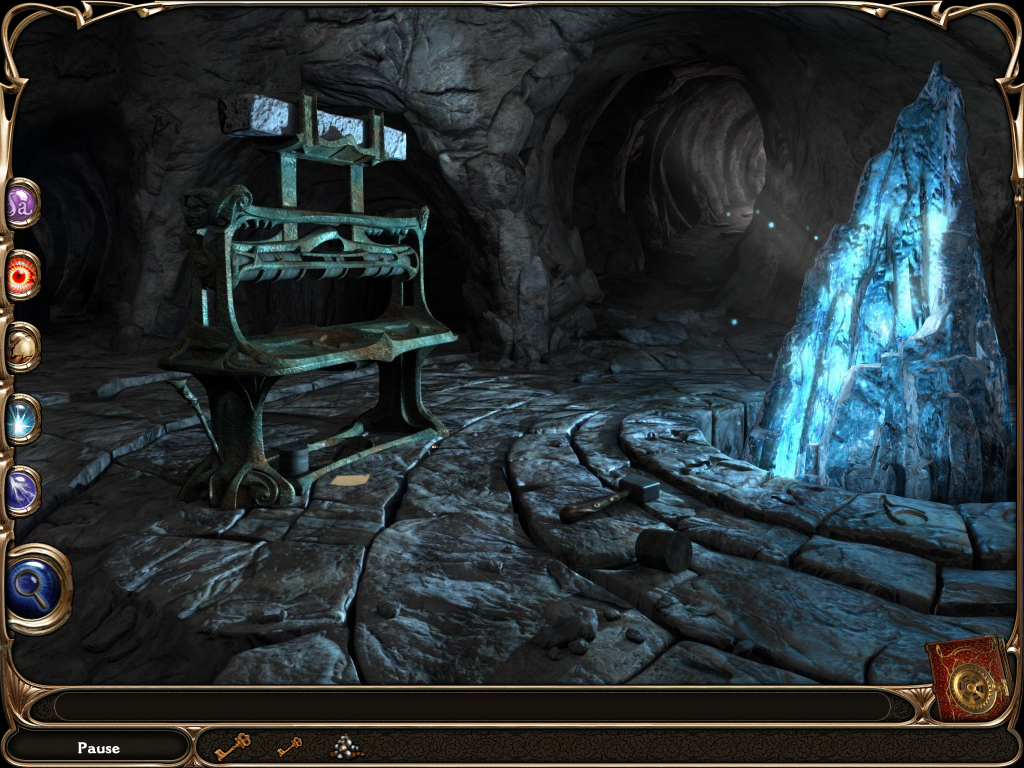Screen dimensions: 1024x768
Task: Choose the golden helmet orb
Action: tap(21, 346)
